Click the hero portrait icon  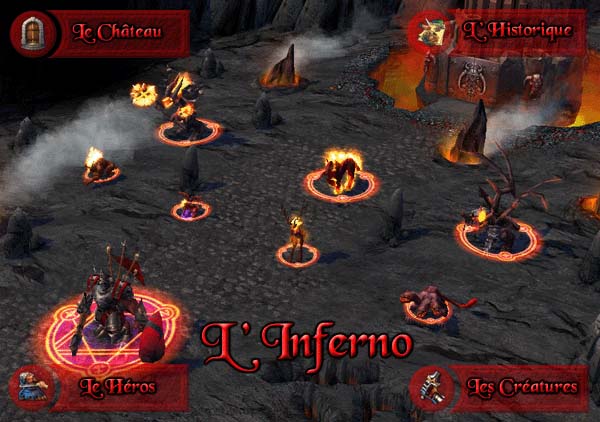(29, 387)
